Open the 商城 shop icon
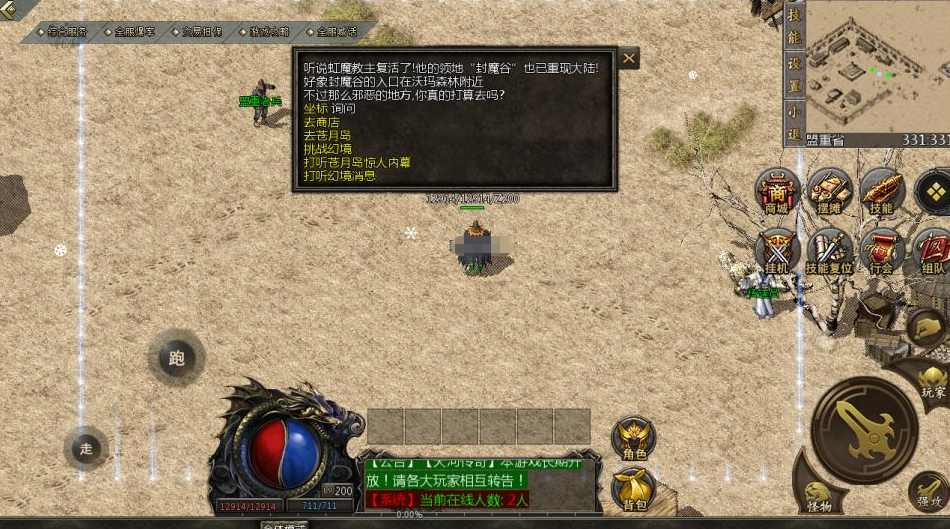 click(x=777, y=190)
